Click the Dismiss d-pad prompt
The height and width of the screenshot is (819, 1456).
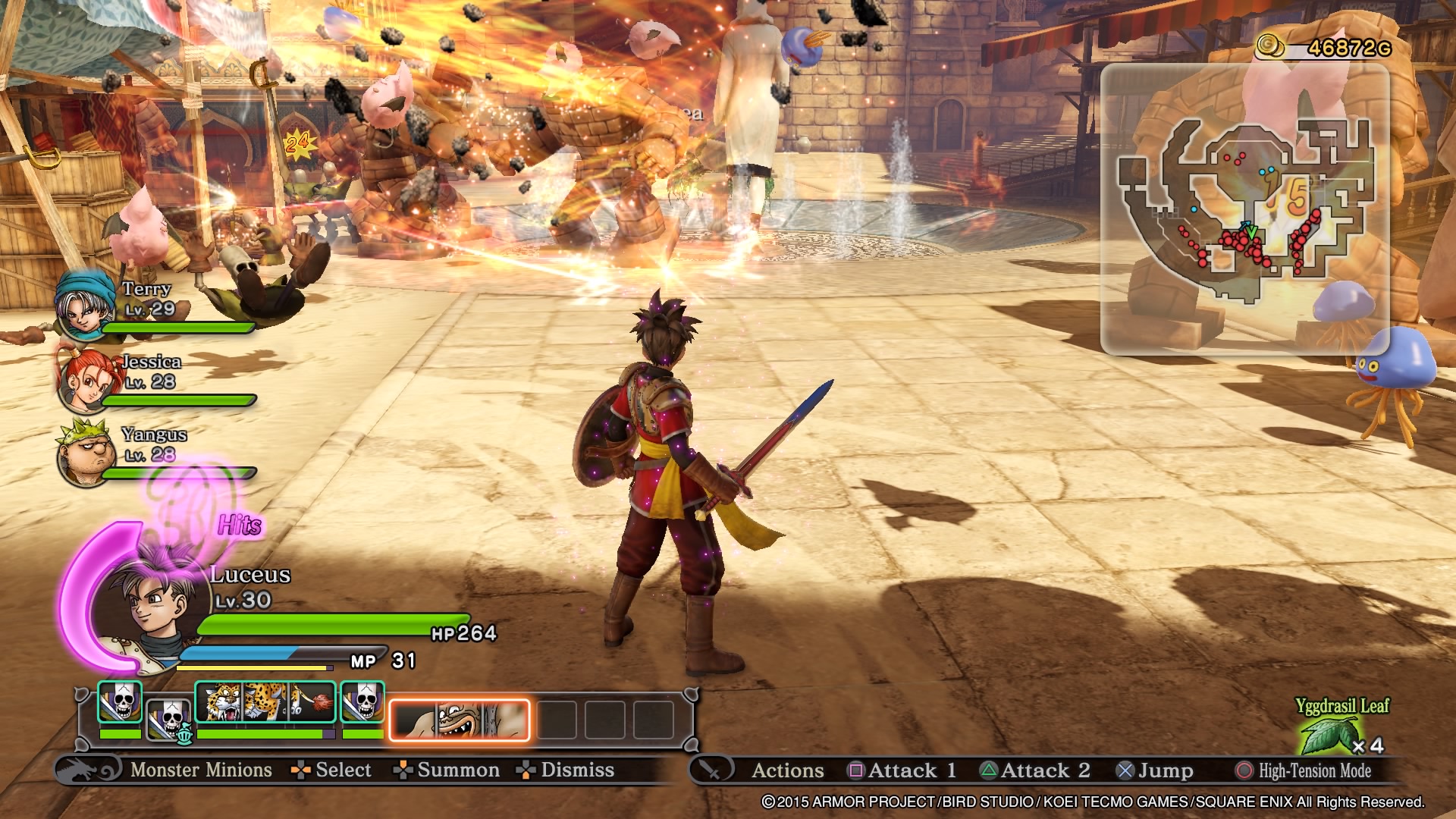(525, 770)
